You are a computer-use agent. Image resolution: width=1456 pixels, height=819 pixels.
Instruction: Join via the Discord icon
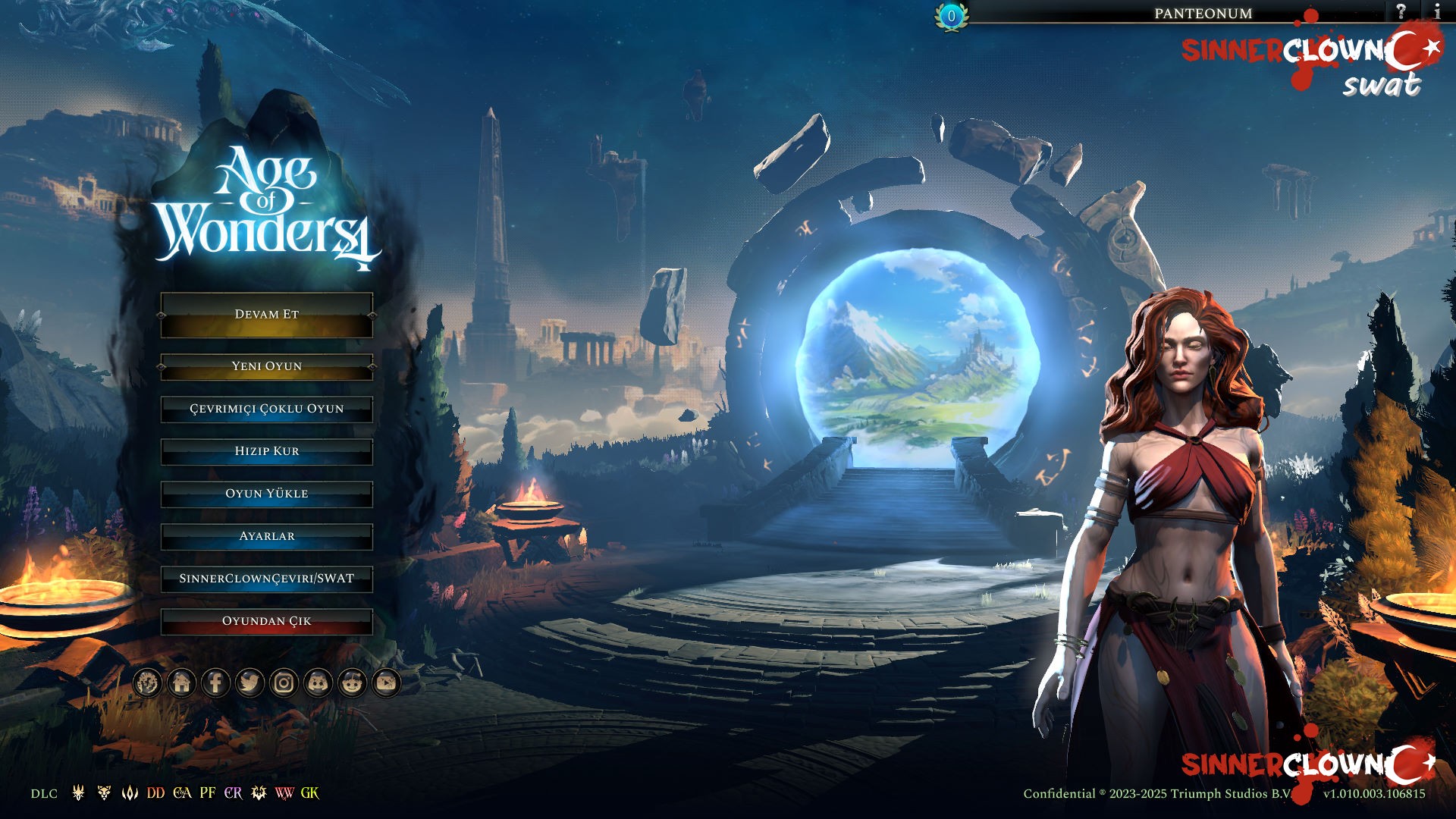(318, 683)
